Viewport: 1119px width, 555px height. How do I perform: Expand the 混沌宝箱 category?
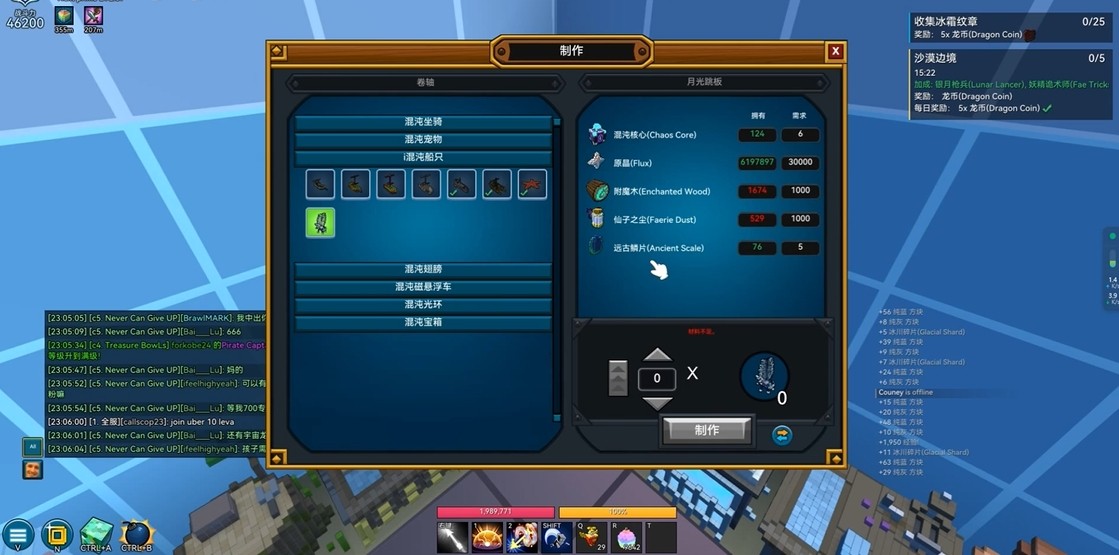click(423, 323)
